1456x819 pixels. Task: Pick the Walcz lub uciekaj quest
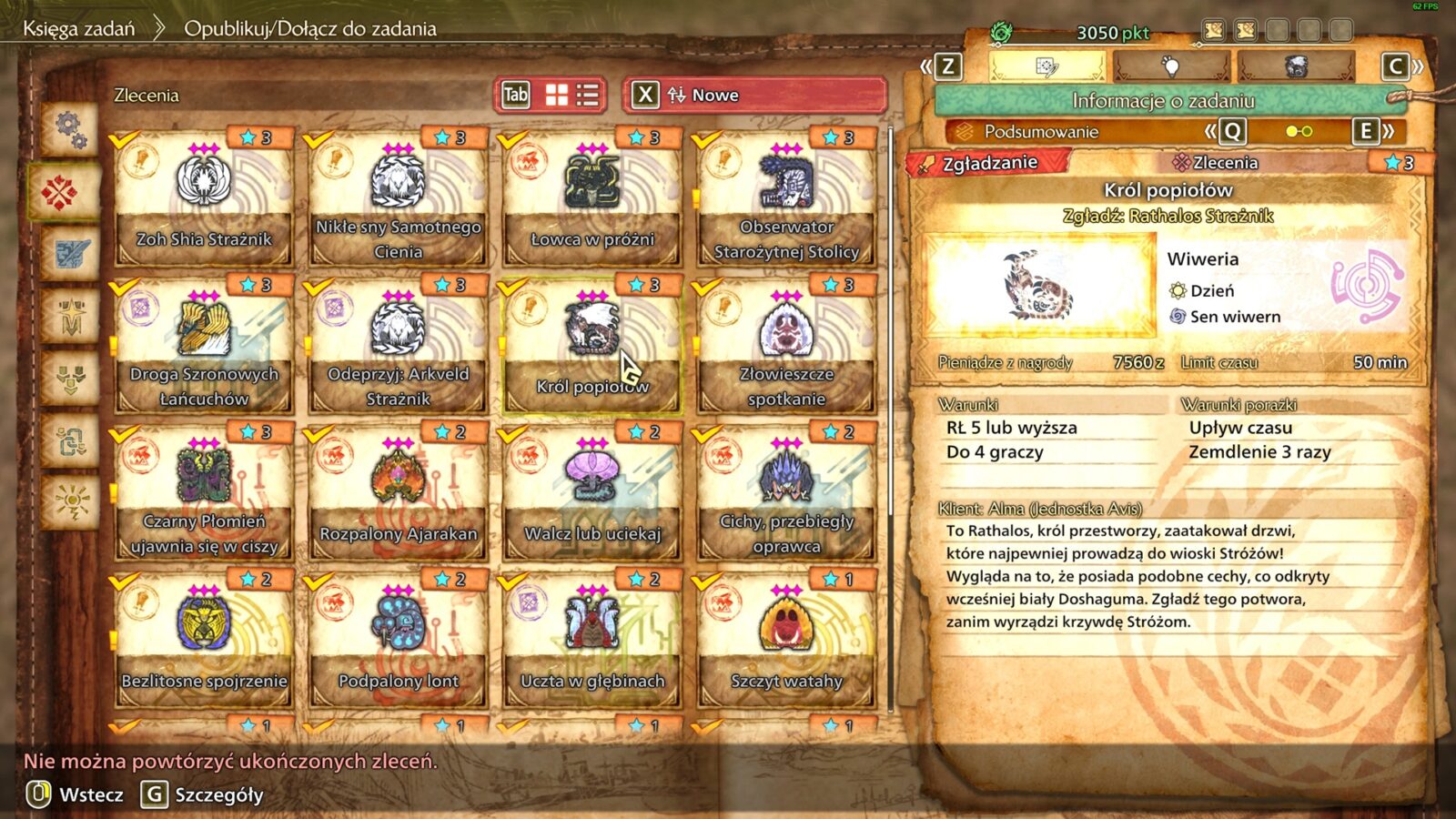pos(592,495)
